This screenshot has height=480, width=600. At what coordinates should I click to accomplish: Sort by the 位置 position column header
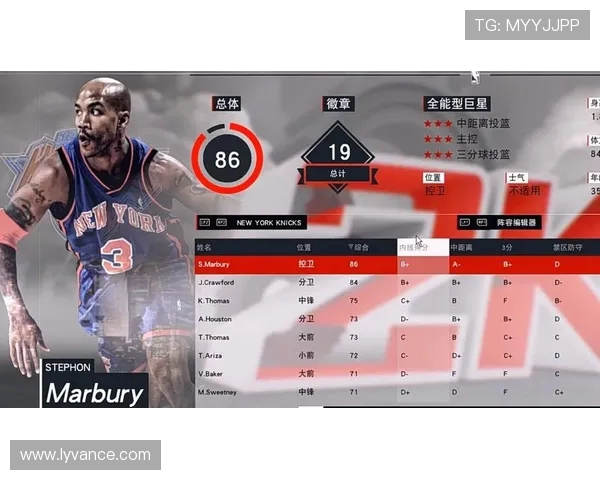coord(304,246)
